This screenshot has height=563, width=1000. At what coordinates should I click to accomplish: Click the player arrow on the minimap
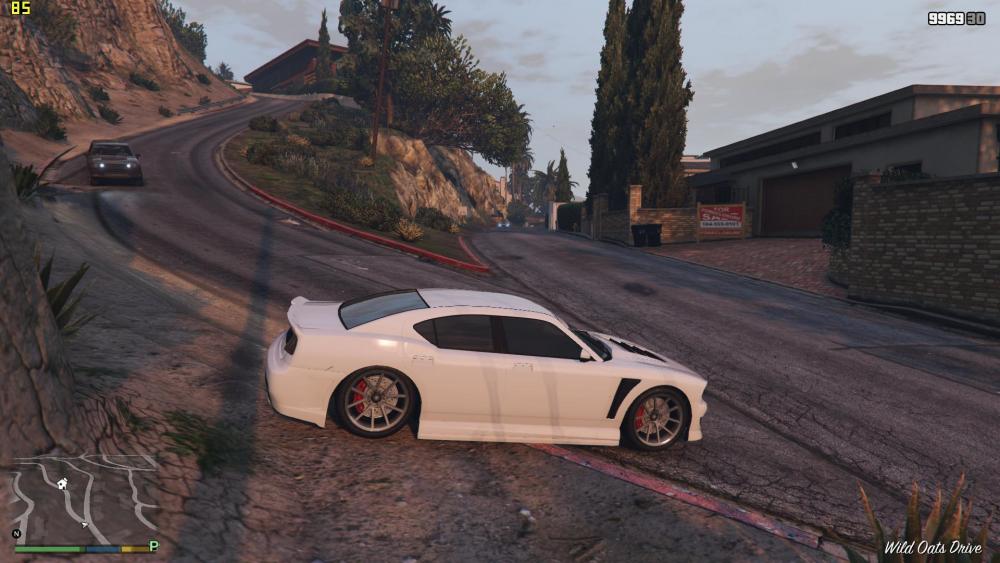(x=86, y=523)
